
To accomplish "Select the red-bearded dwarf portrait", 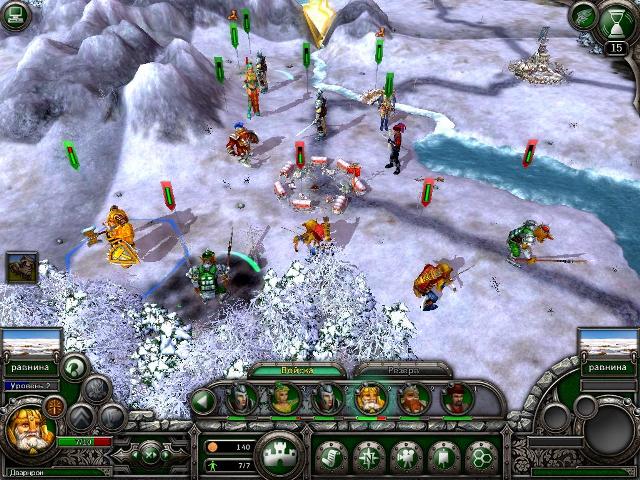I will pos(412,399).
